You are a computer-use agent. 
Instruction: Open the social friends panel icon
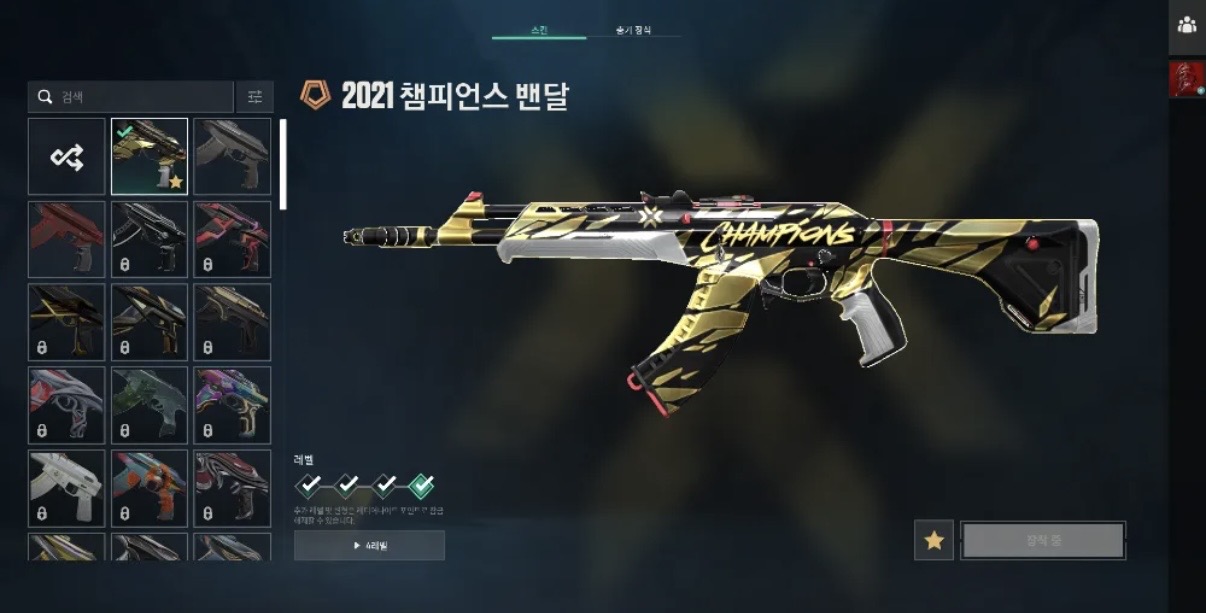(x=1187, y=26)
